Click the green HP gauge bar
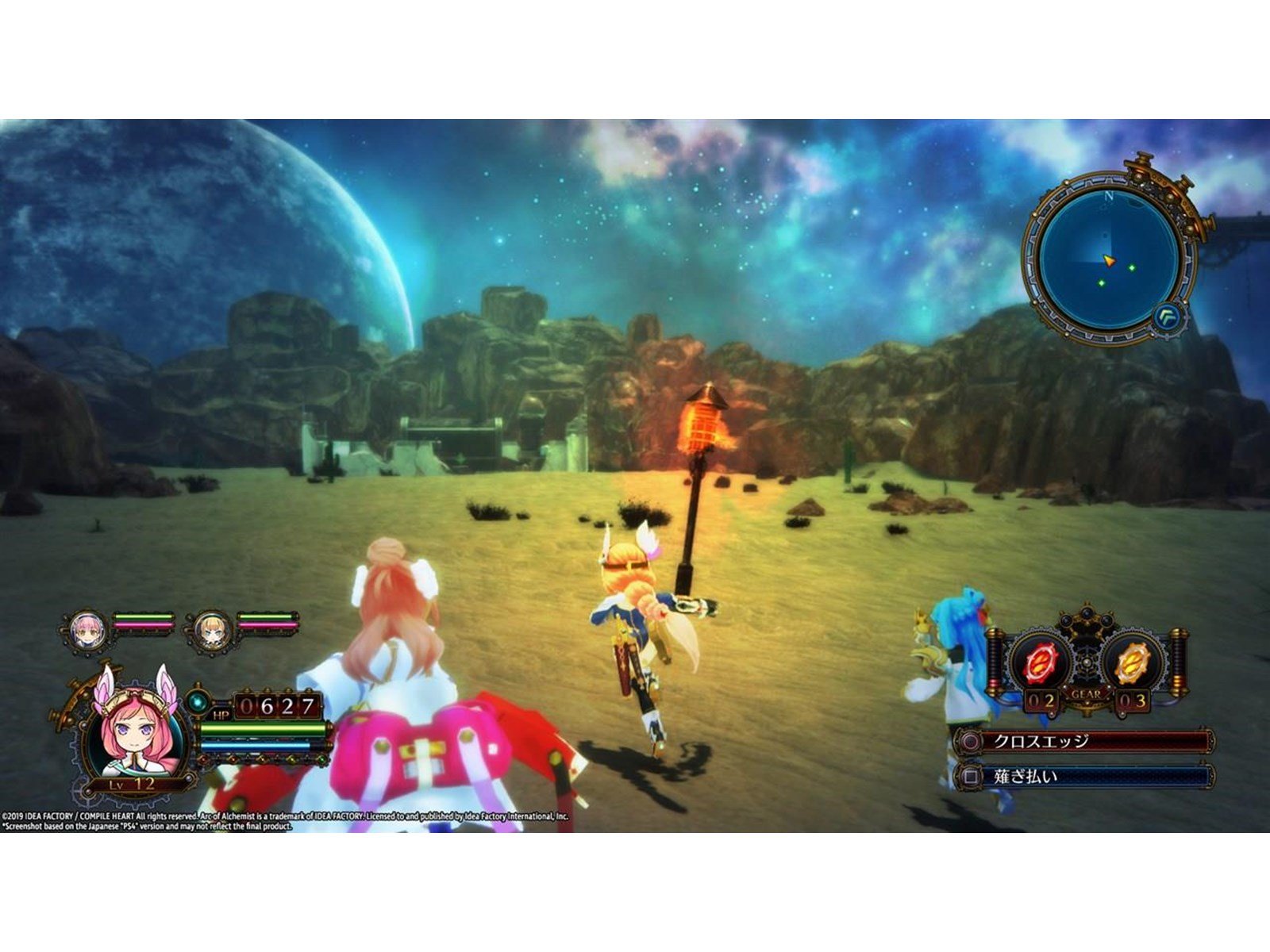 (x=264, y=730)
